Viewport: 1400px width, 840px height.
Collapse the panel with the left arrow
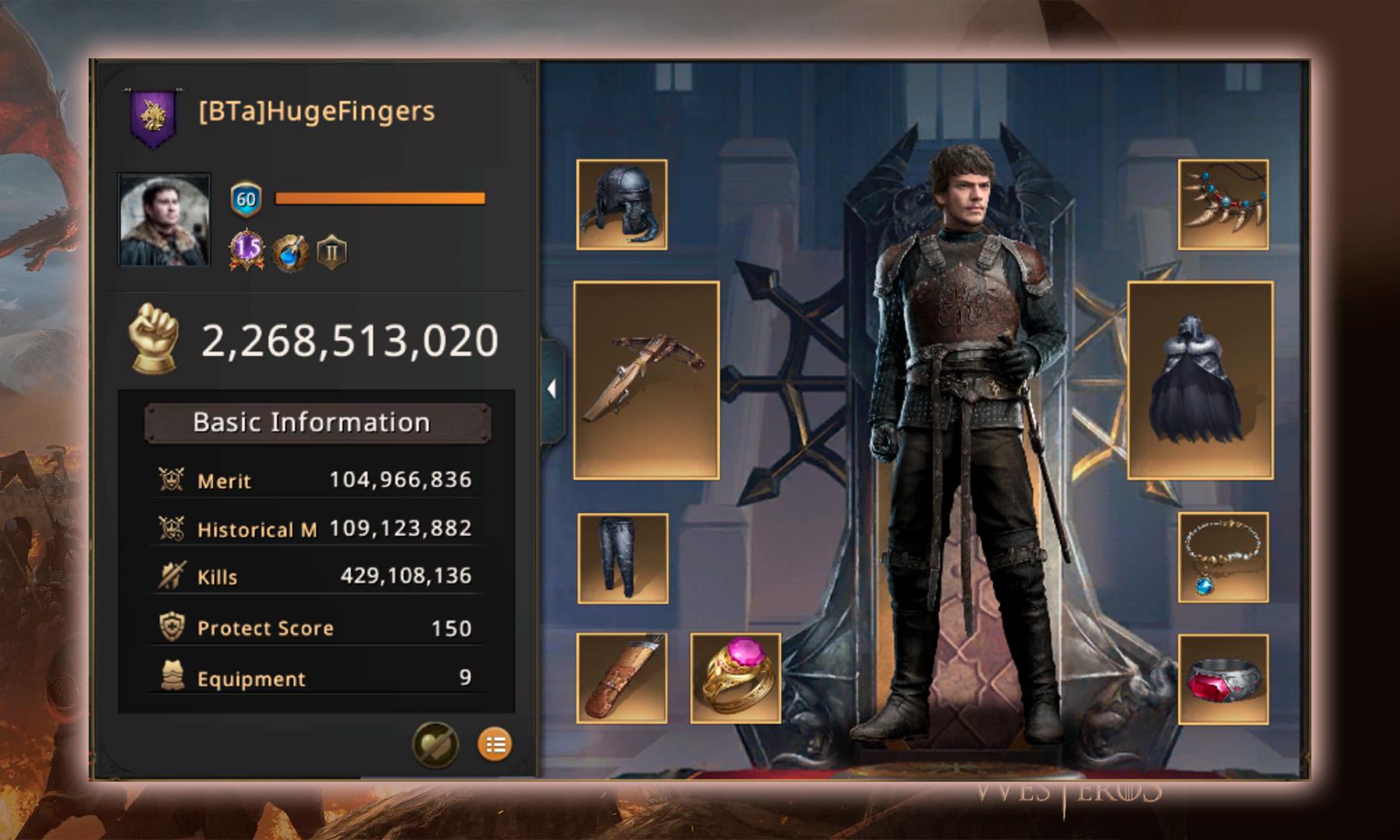click(x=551, y=388)
